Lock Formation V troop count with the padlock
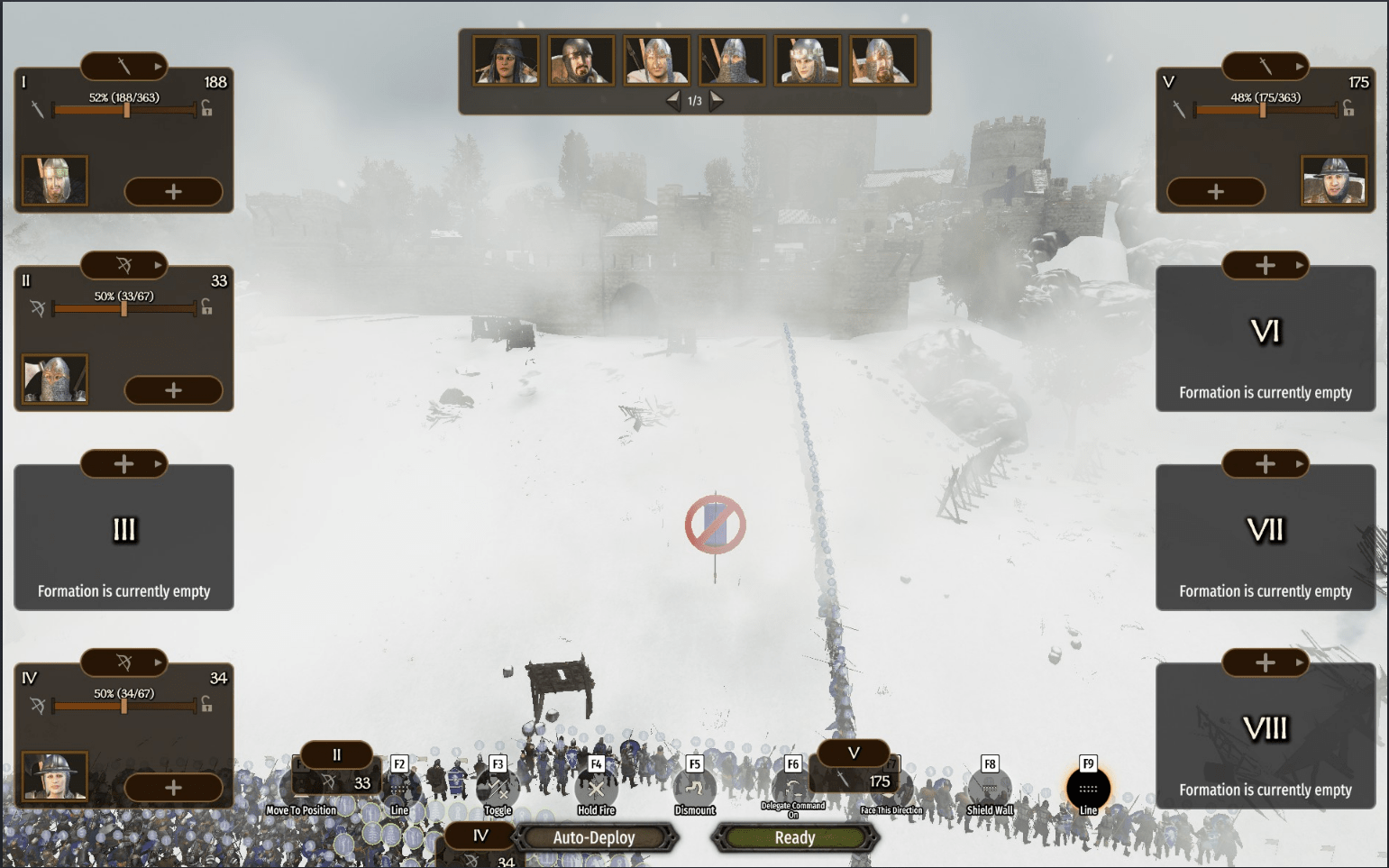Viewport: 1389px width, 868px height. (1349, 109)
